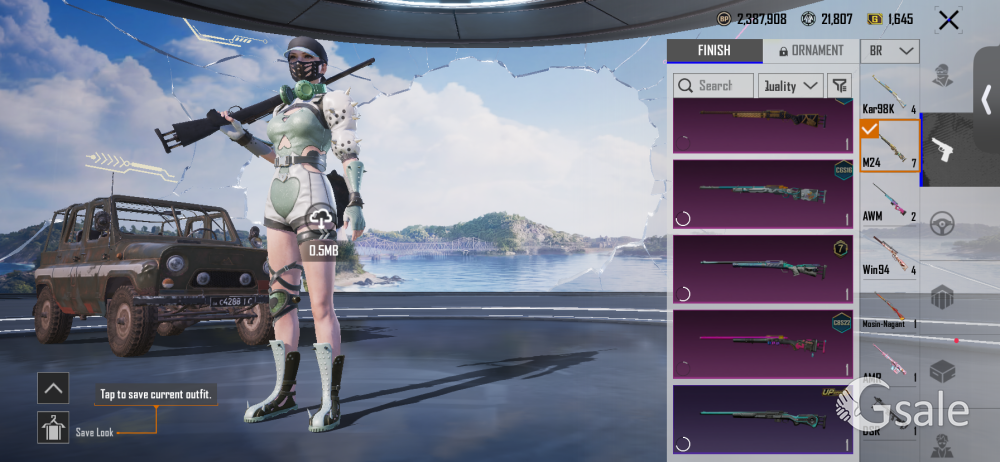The image size is (1000, 462).
Task: Save the current look with the hanger button
Action: [x=53, y=428]
